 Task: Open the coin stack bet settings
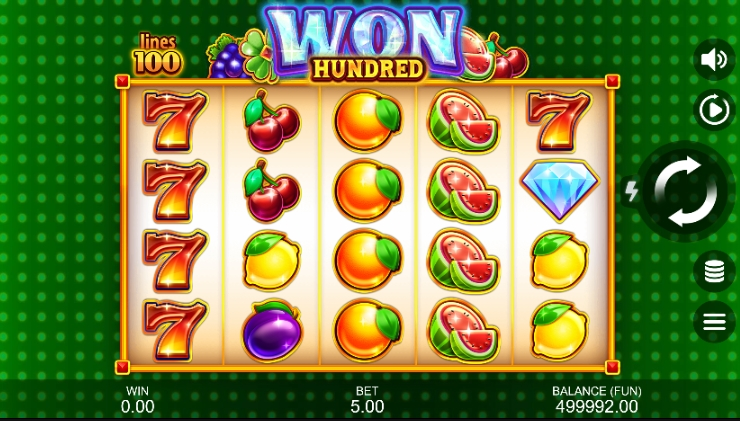pyautogui.click(x=714, y=271)
